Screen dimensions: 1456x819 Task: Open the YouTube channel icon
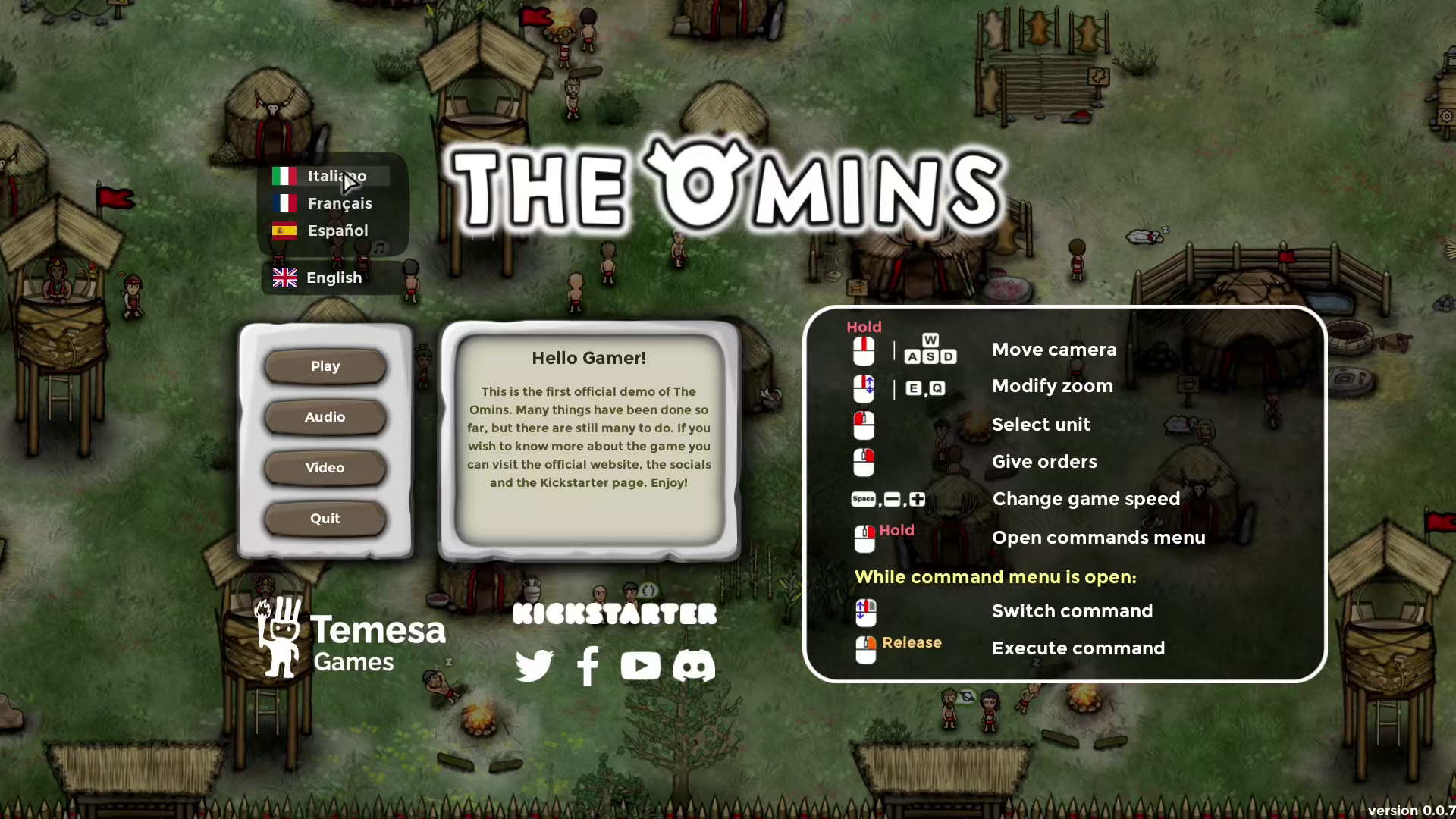click(641, 666)
